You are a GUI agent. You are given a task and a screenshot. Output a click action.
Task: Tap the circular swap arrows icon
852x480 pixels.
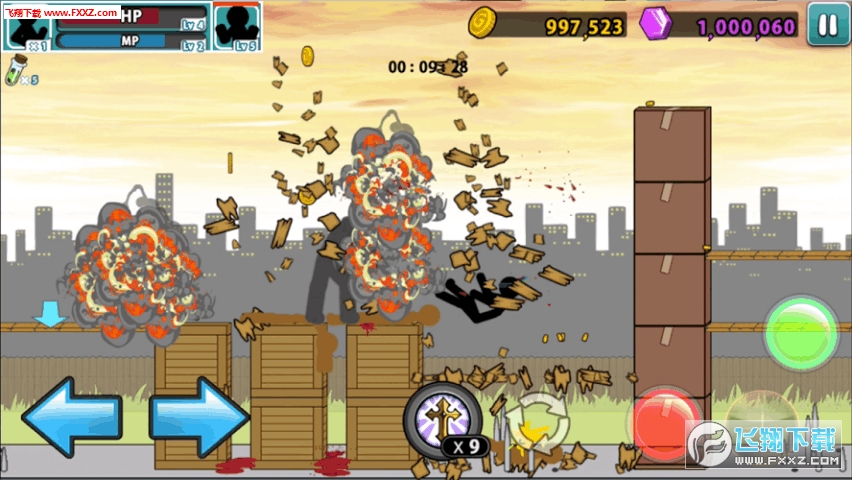pyautogui.click(x=537, y=421)
